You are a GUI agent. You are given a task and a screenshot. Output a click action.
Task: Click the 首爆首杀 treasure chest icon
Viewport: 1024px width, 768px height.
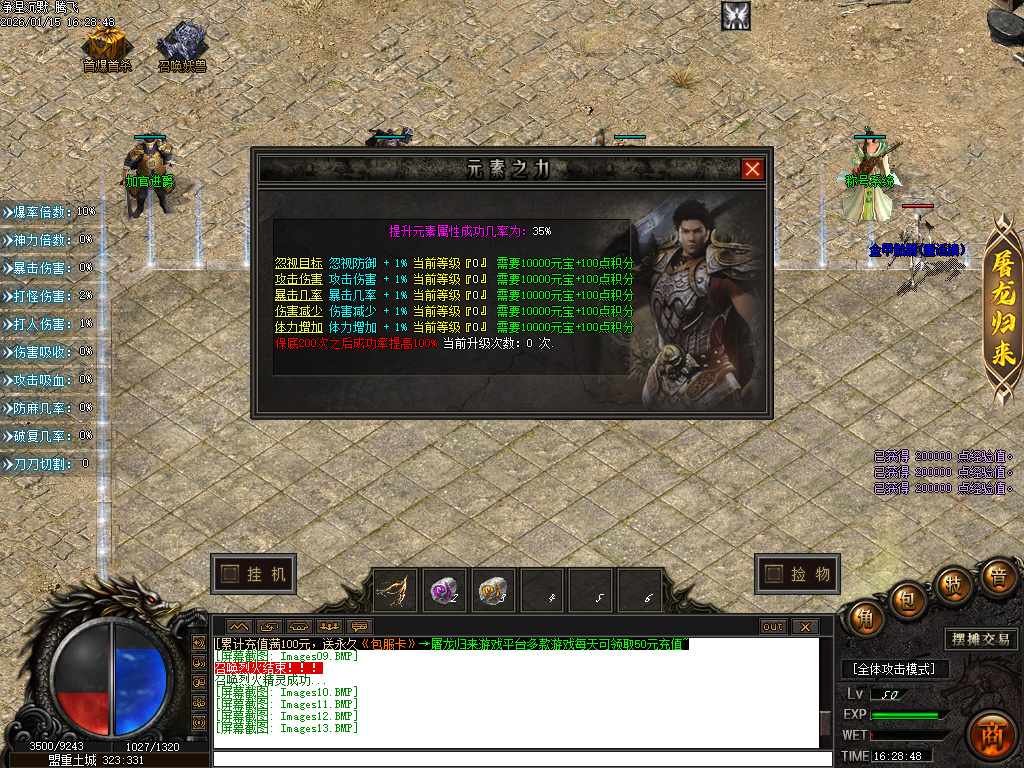(x=105, y=44)
